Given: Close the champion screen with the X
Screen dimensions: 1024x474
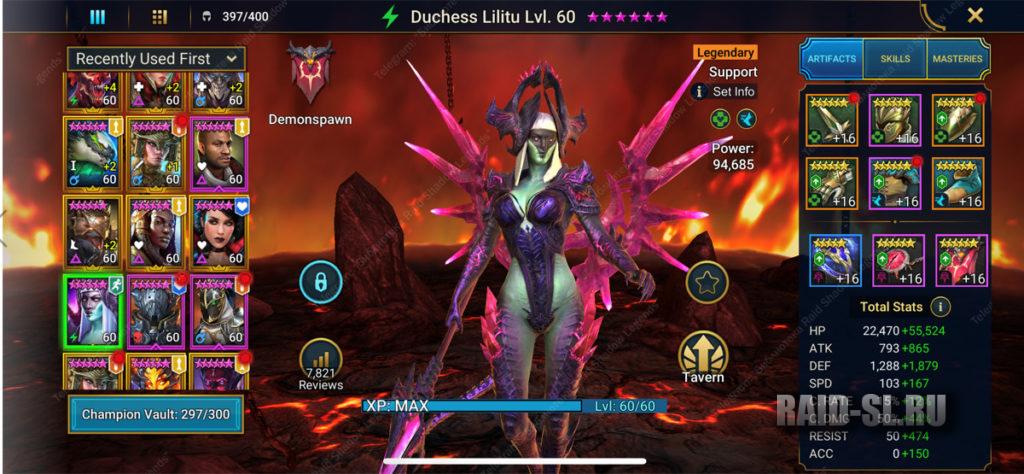Looking at the screenshot, I should tap(975, 15).
